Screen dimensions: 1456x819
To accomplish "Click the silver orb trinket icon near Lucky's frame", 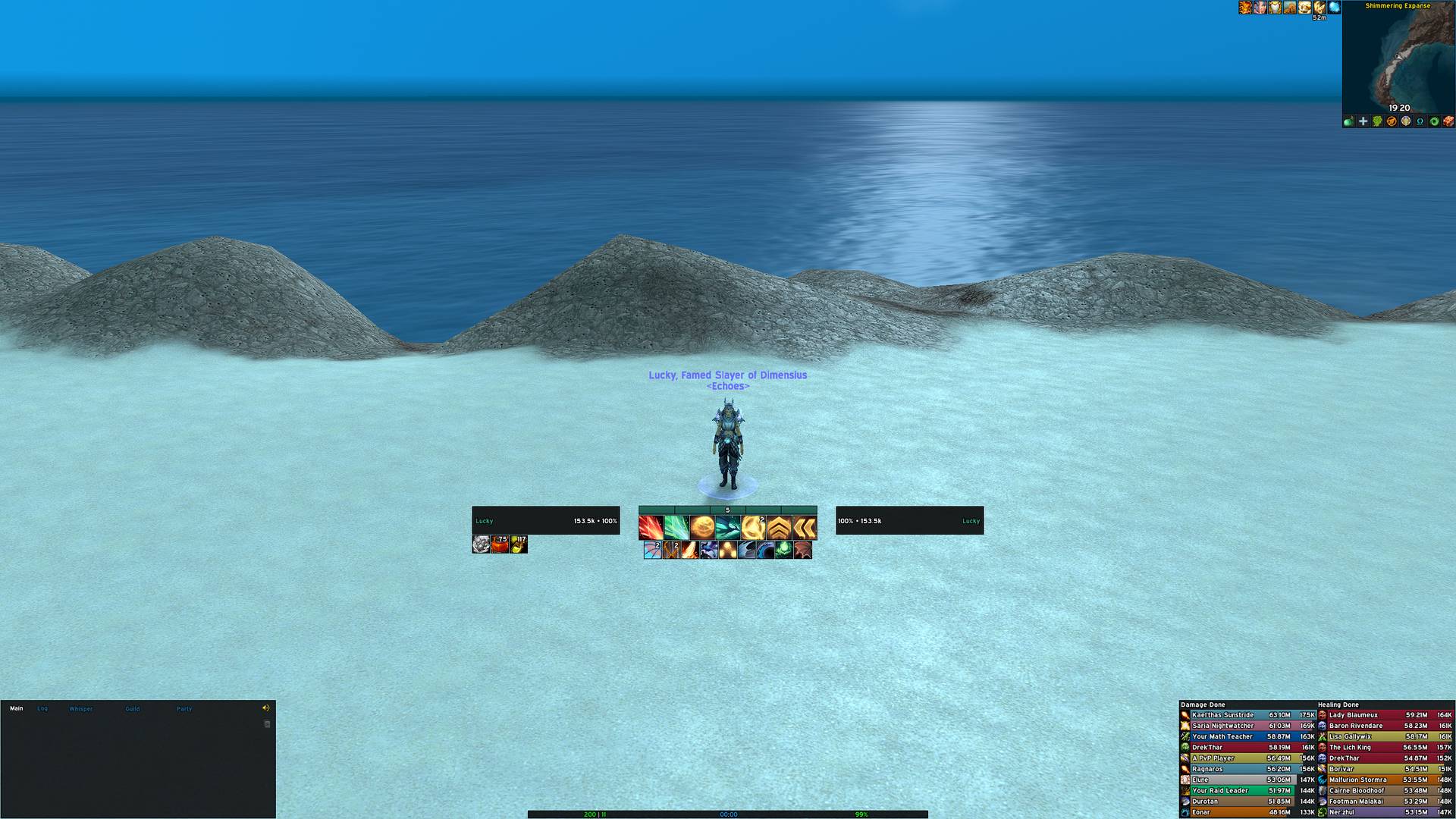I will pos(482,544).
